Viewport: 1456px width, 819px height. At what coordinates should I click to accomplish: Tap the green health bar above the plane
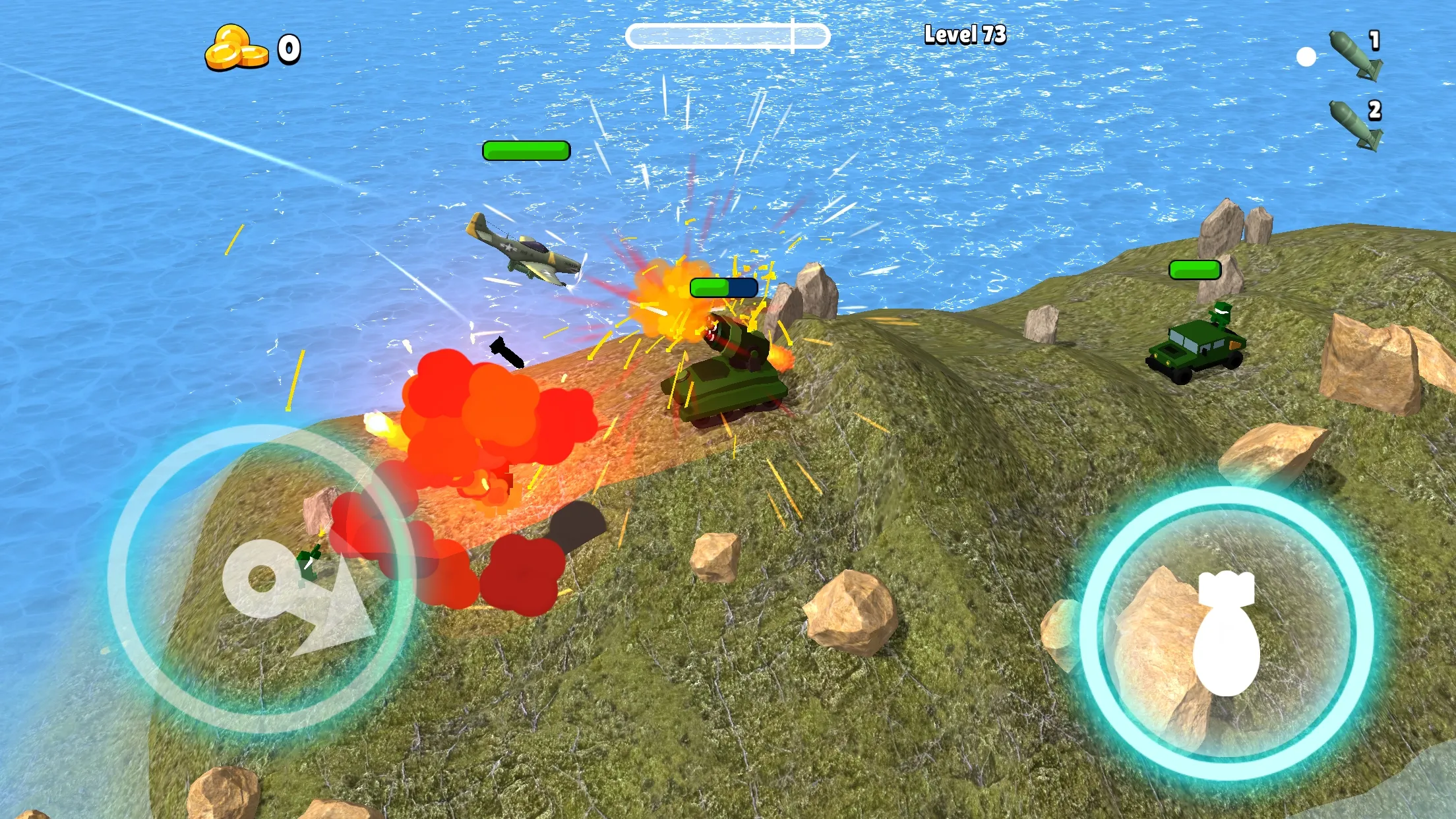click(x=526, y=150)
